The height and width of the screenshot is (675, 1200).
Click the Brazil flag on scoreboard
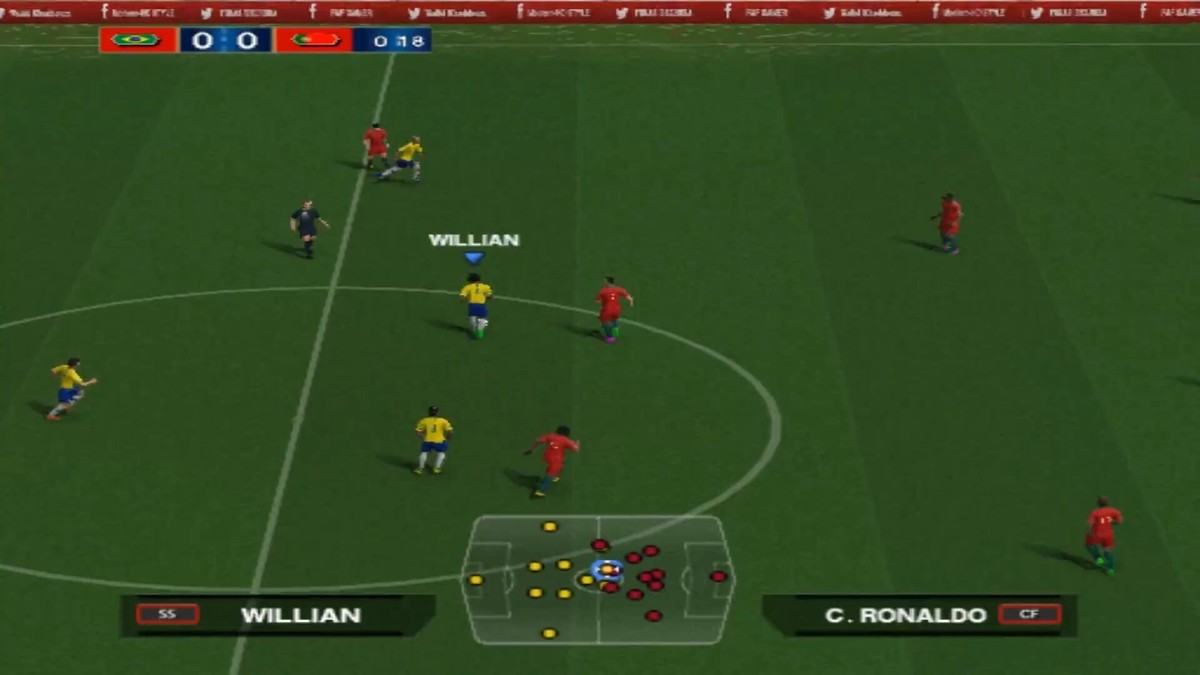click(x=137, y=40)
